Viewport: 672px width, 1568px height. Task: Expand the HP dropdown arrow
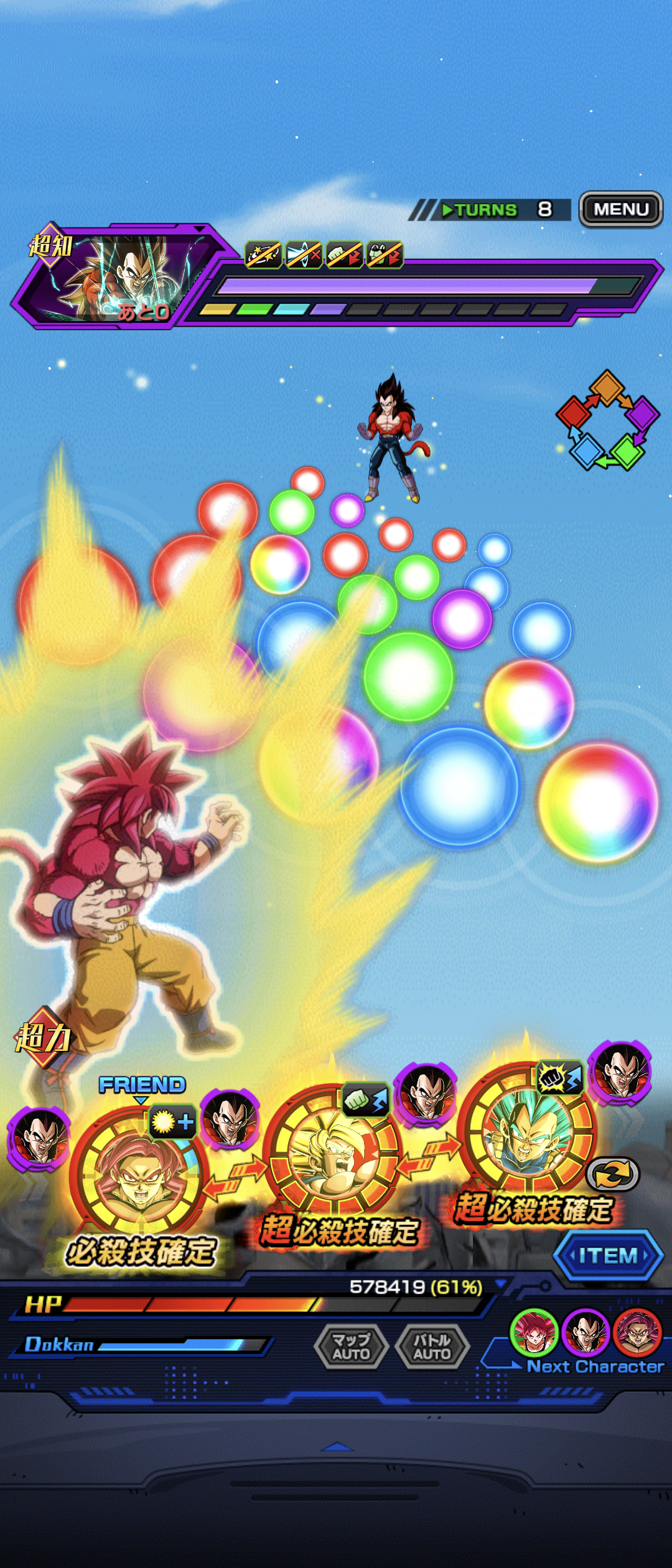pyautogui.click(x=500, y=1284)
